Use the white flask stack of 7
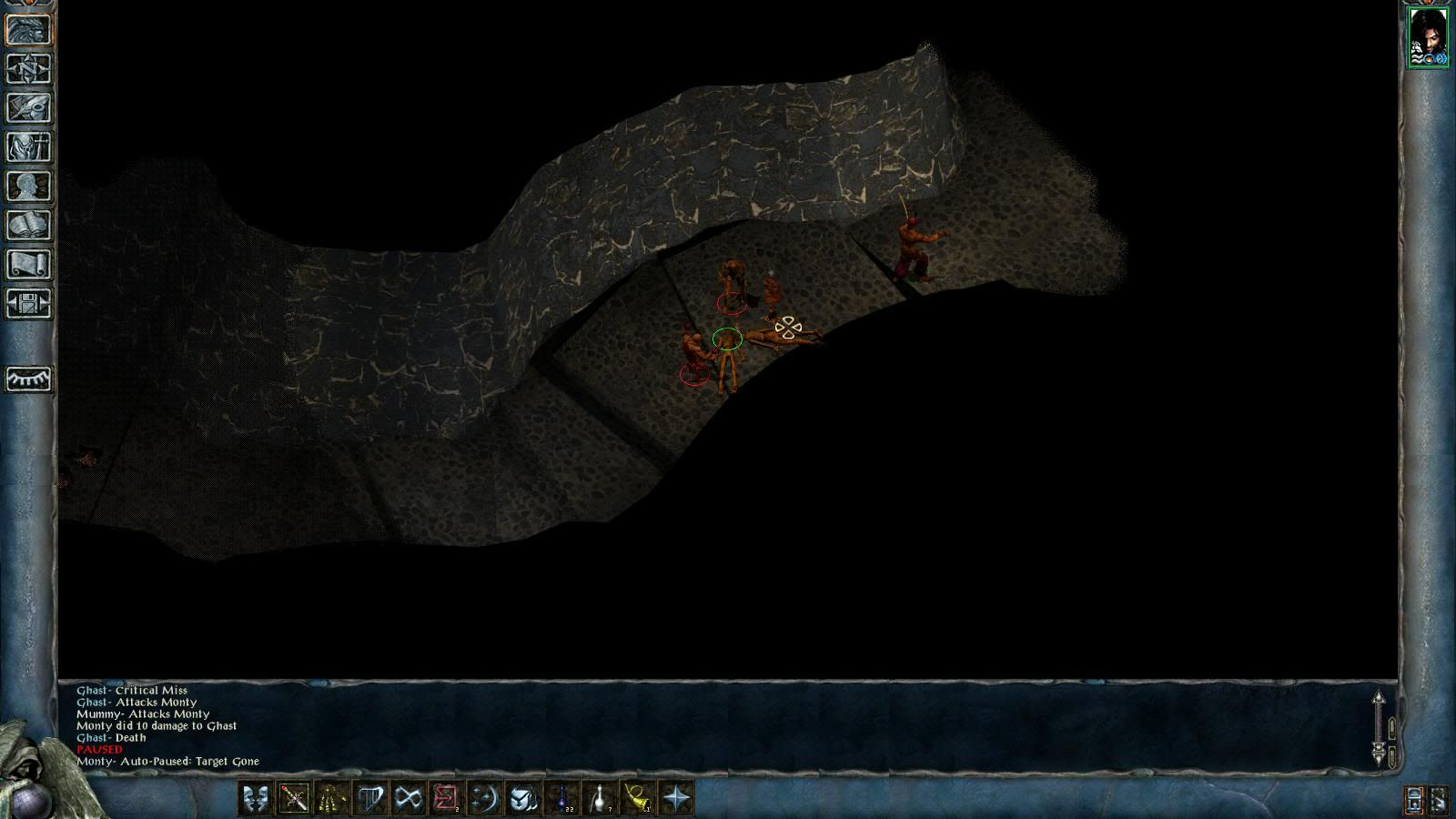Image resolution: width=1456 pixels, height=819 pixels. (x=601, y=798)
